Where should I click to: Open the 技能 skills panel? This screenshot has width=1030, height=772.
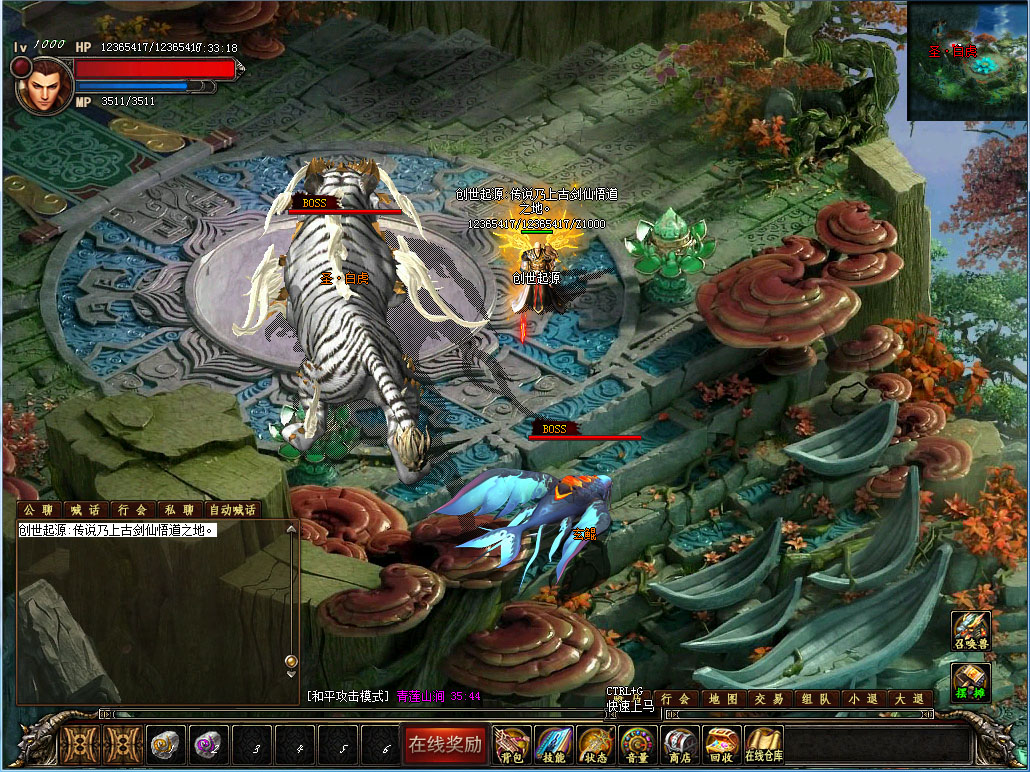[554, 744]
